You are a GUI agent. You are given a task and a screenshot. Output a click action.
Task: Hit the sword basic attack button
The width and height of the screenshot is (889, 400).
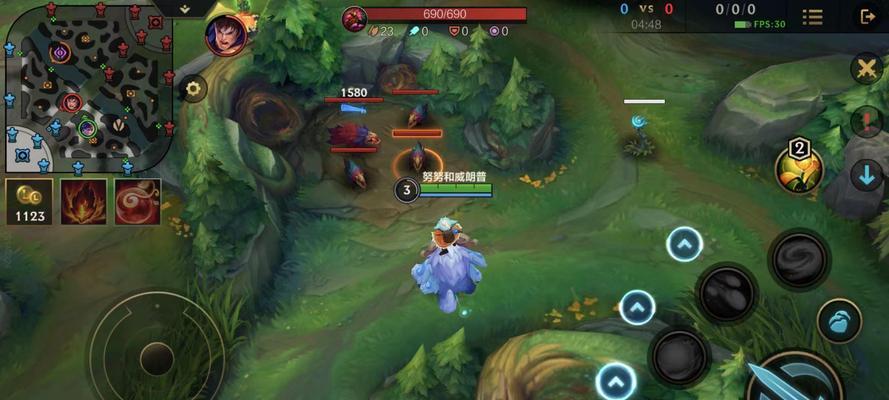pos(792,381)
